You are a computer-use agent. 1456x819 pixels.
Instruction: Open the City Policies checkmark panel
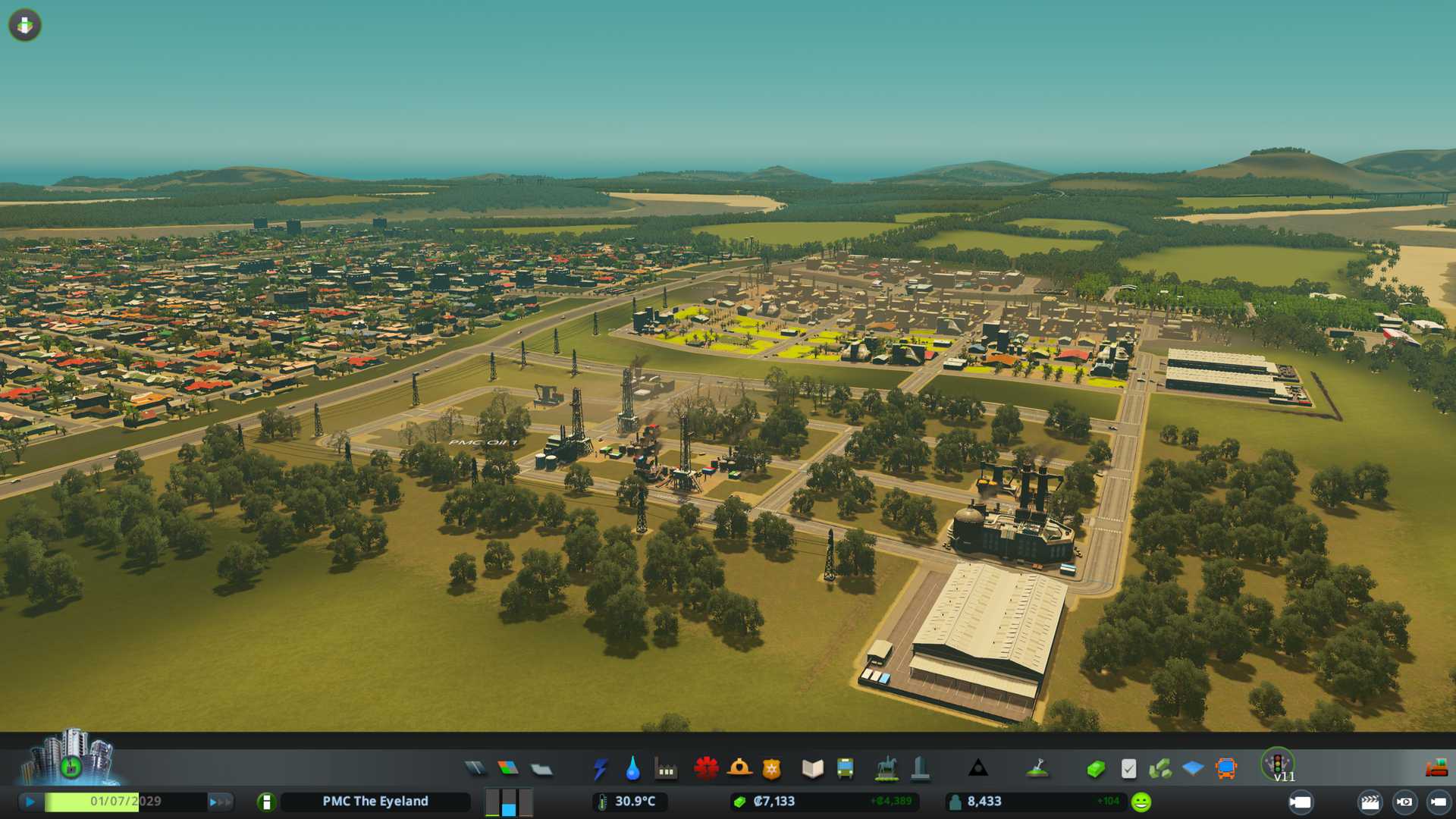1128,769
